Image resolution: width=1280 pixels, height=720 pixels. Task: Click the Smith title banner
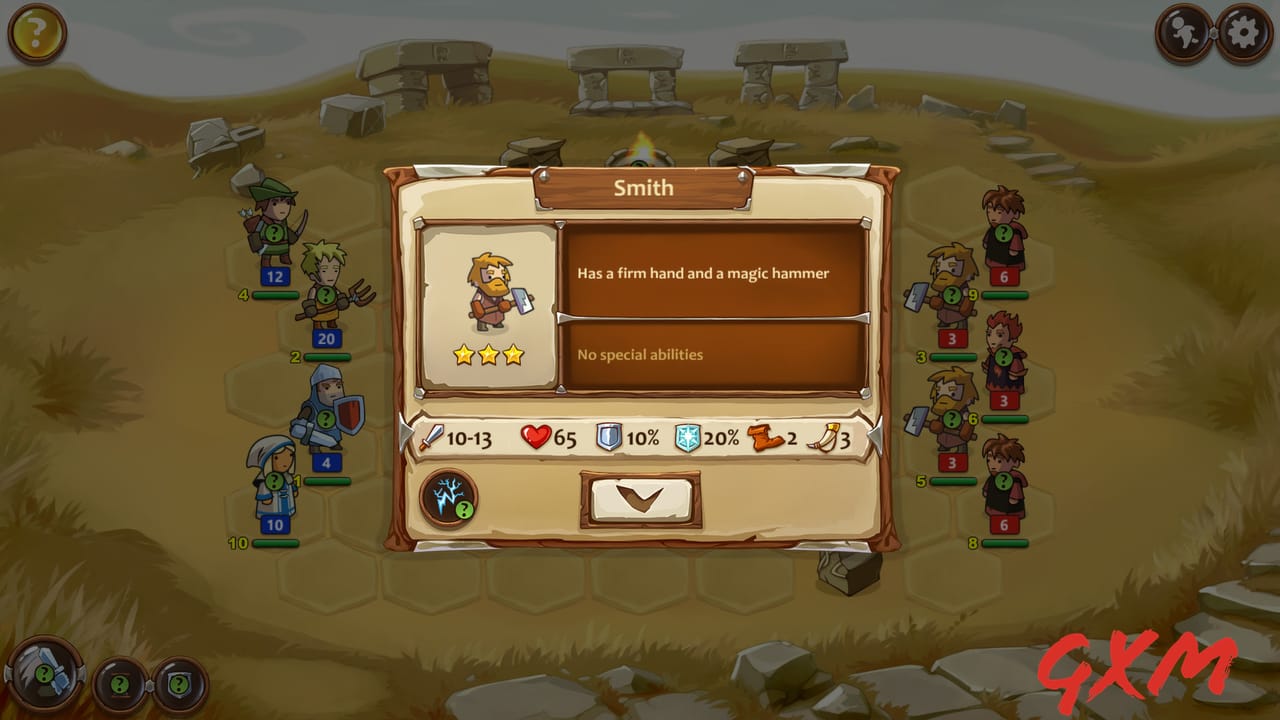point(644,186)
